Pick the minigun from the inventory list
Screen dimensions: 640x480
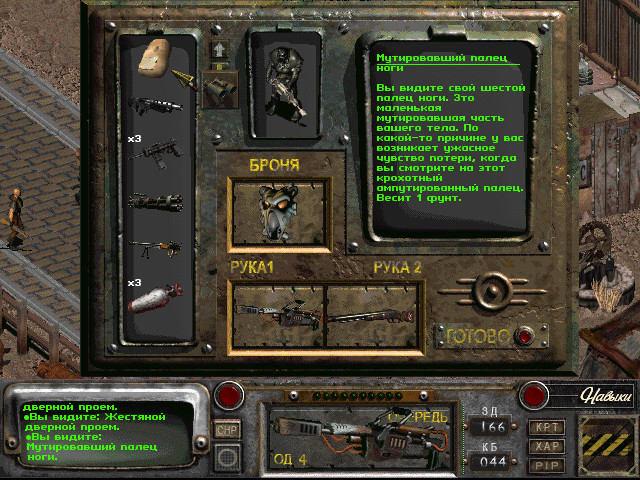point(156,199)
